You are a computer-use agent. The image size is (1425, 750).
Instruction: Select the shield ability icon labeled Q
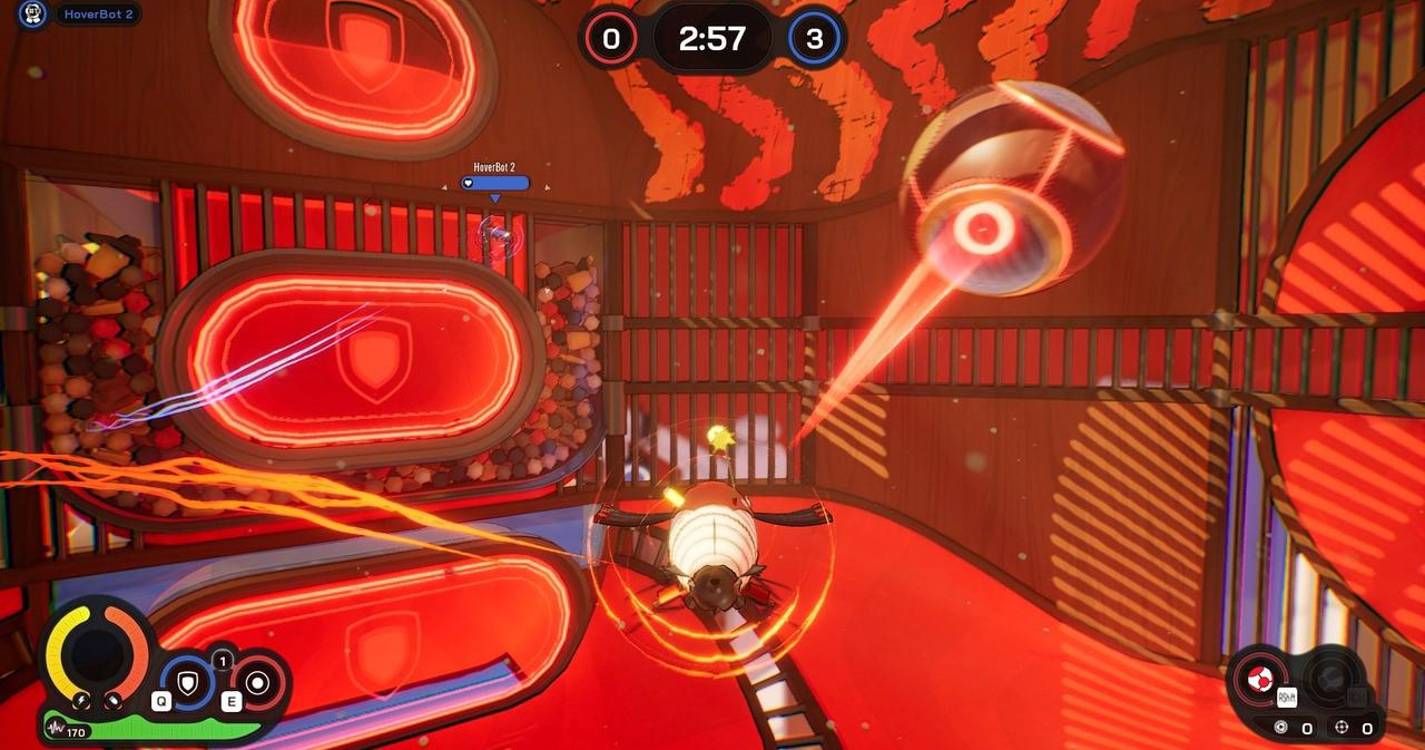[189, 681]
